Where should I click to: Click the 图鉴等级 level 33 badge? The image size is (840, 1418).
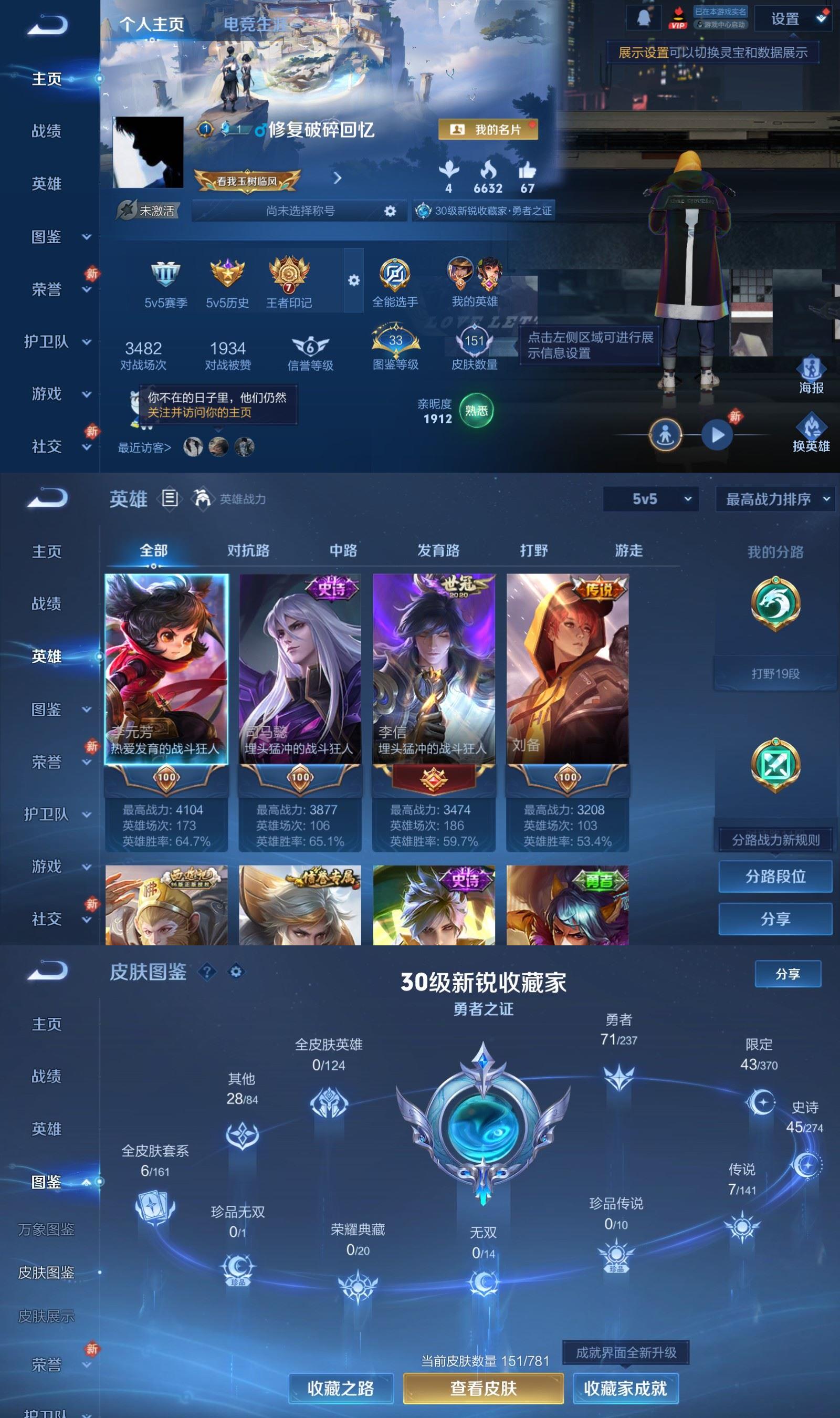[x=395, y=340]
